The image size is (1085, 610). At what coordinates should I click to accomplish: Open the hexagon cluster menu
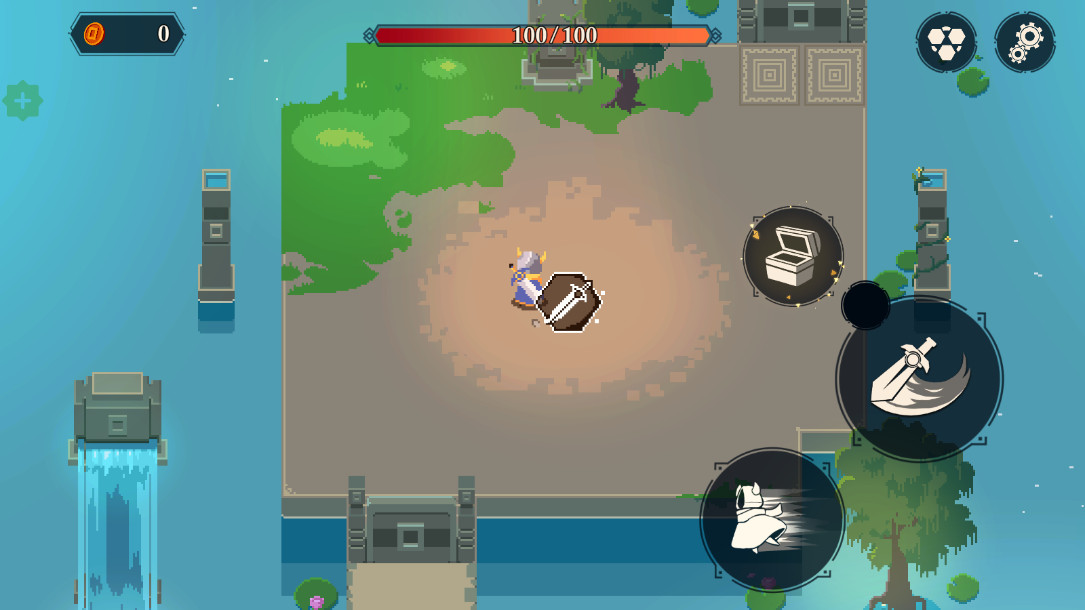tap(946, 42)
